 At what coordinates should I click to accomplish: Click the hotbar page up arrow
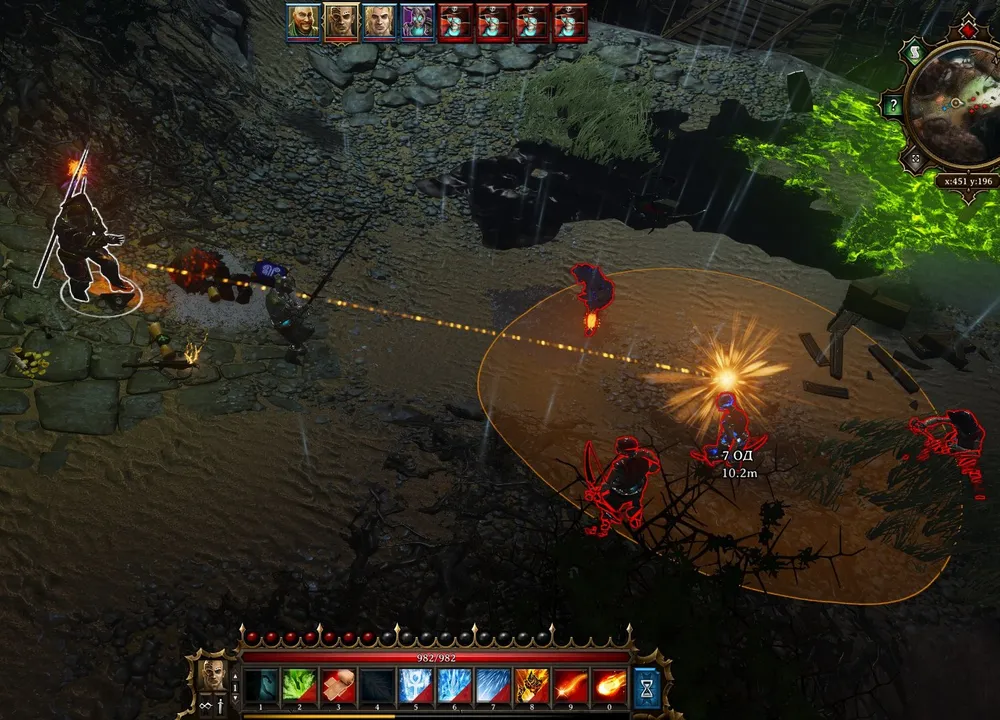point(235,675)
